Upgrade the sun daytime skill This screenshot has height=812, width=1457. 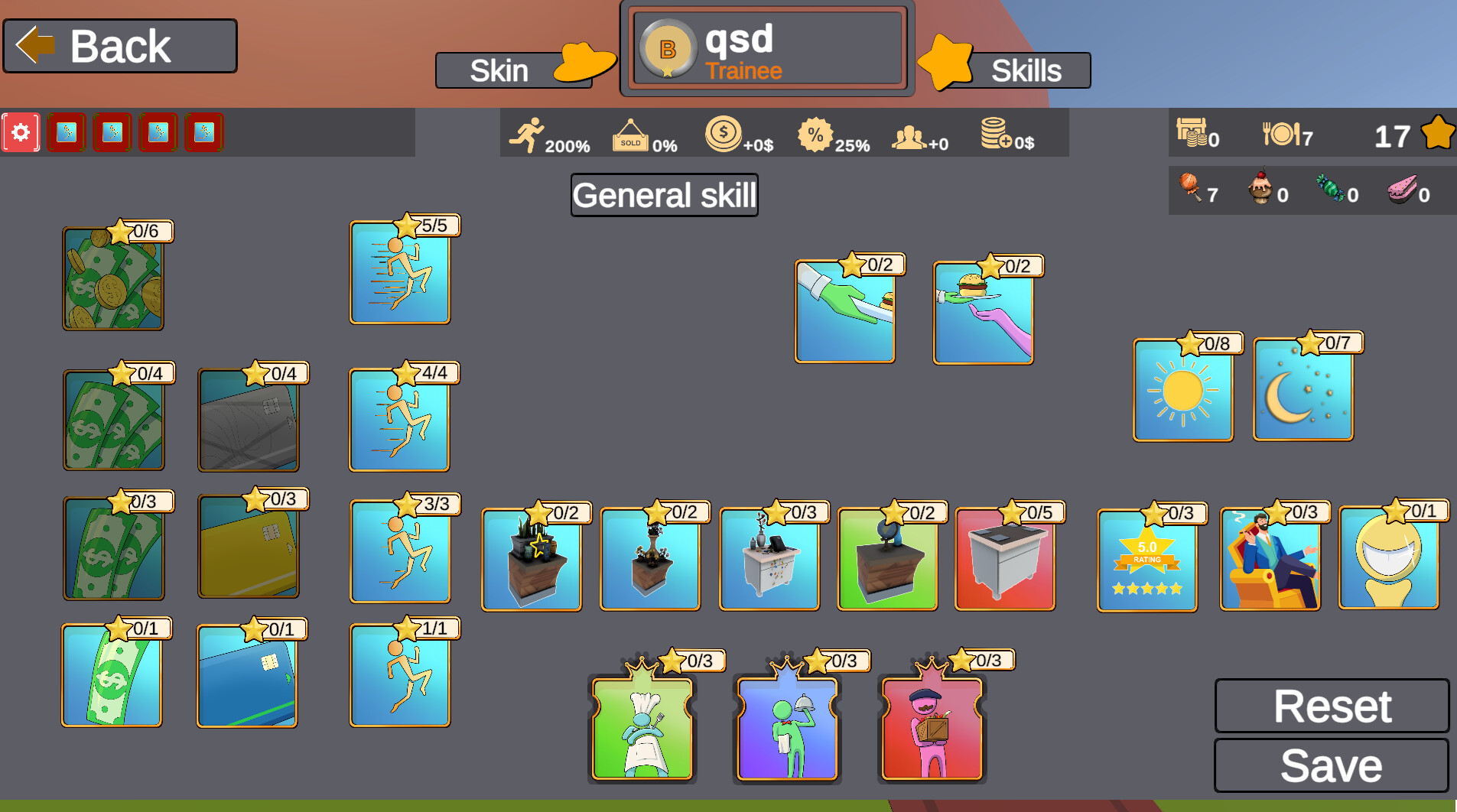[x=1182, y=390]
